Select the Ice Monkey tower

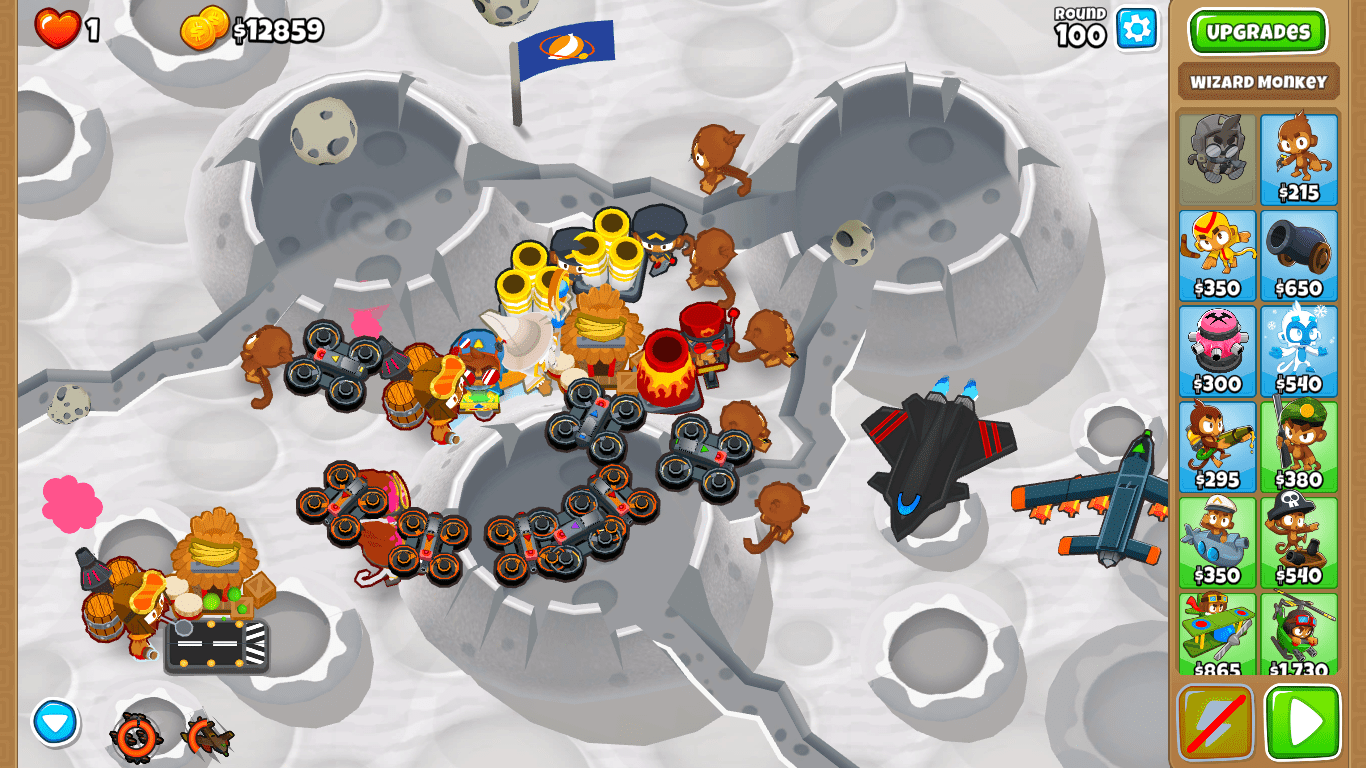[1300, 348]
